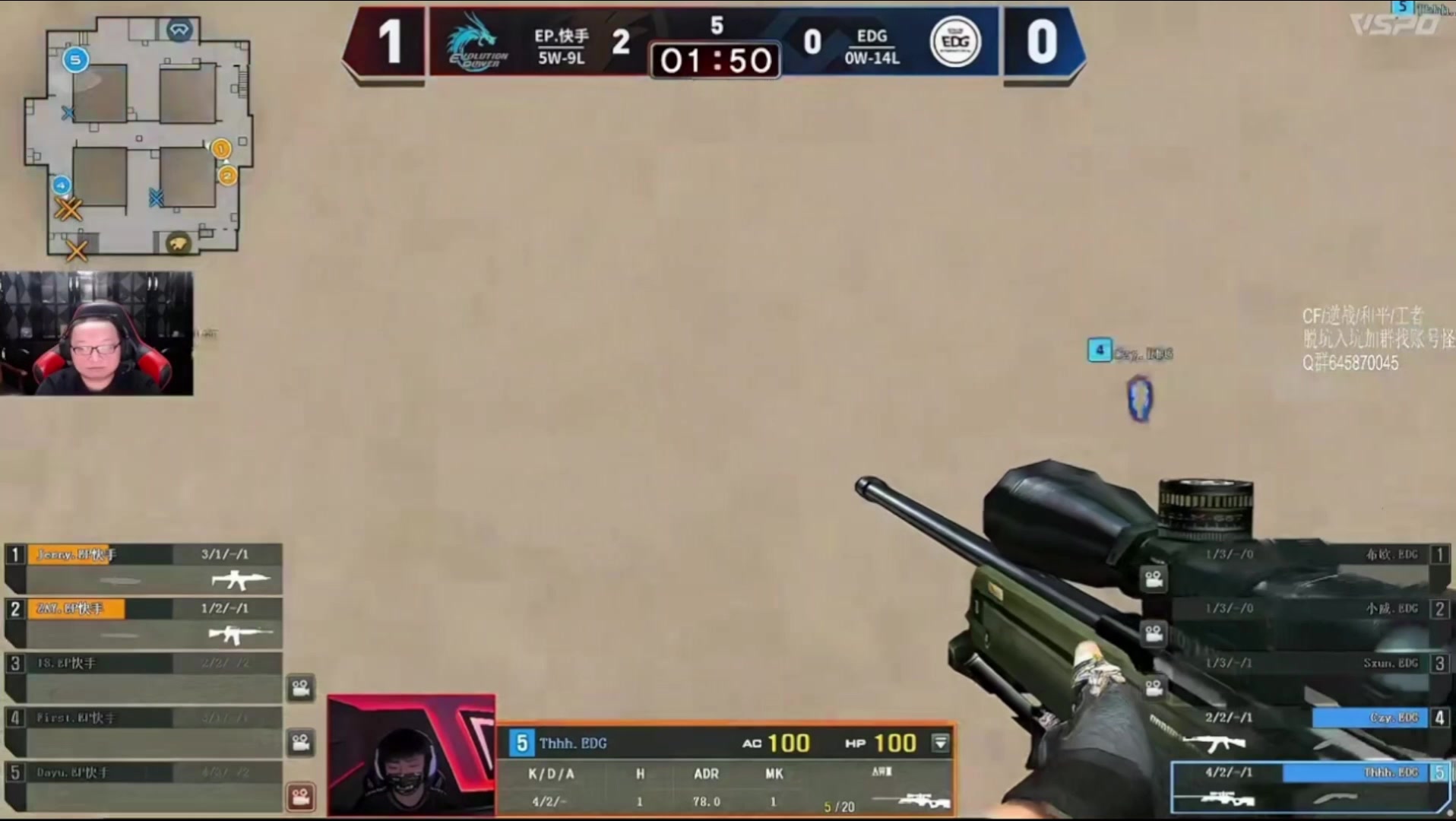Viewport: 1456px width, 821px height.
Task: Select Thhh.EDG row in right roster
Action: coord(1309,786)
